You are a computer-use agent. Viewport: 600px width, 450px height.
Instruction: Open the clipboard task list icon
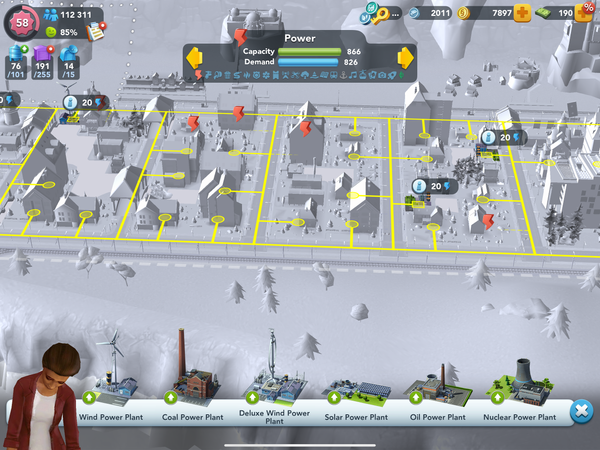pos(97,30)
